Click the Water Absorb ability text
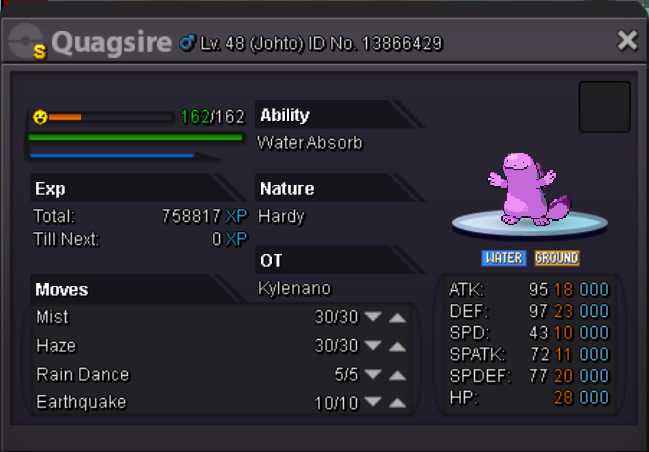 tap(310, 143)
